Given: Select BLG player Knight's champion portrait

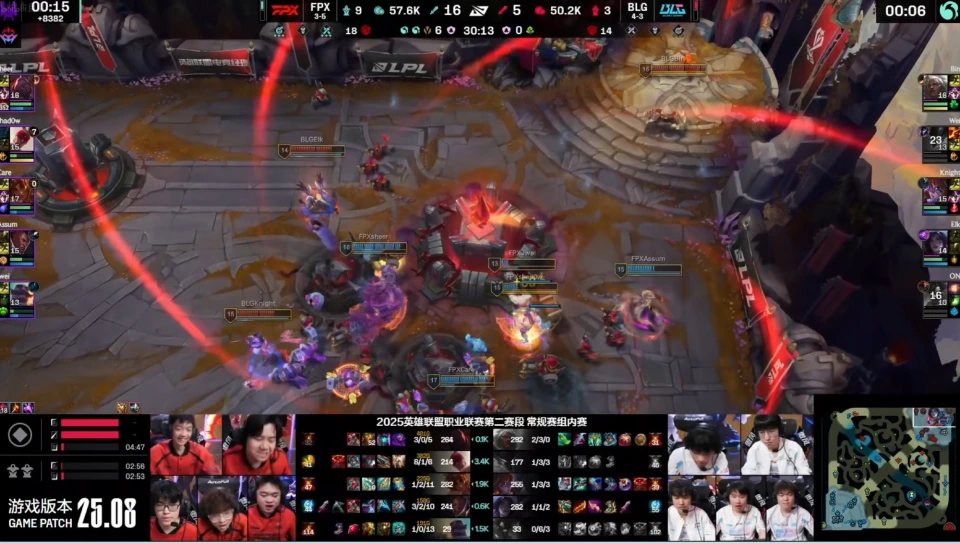Looking at the screenshot, I should [938, 192].
